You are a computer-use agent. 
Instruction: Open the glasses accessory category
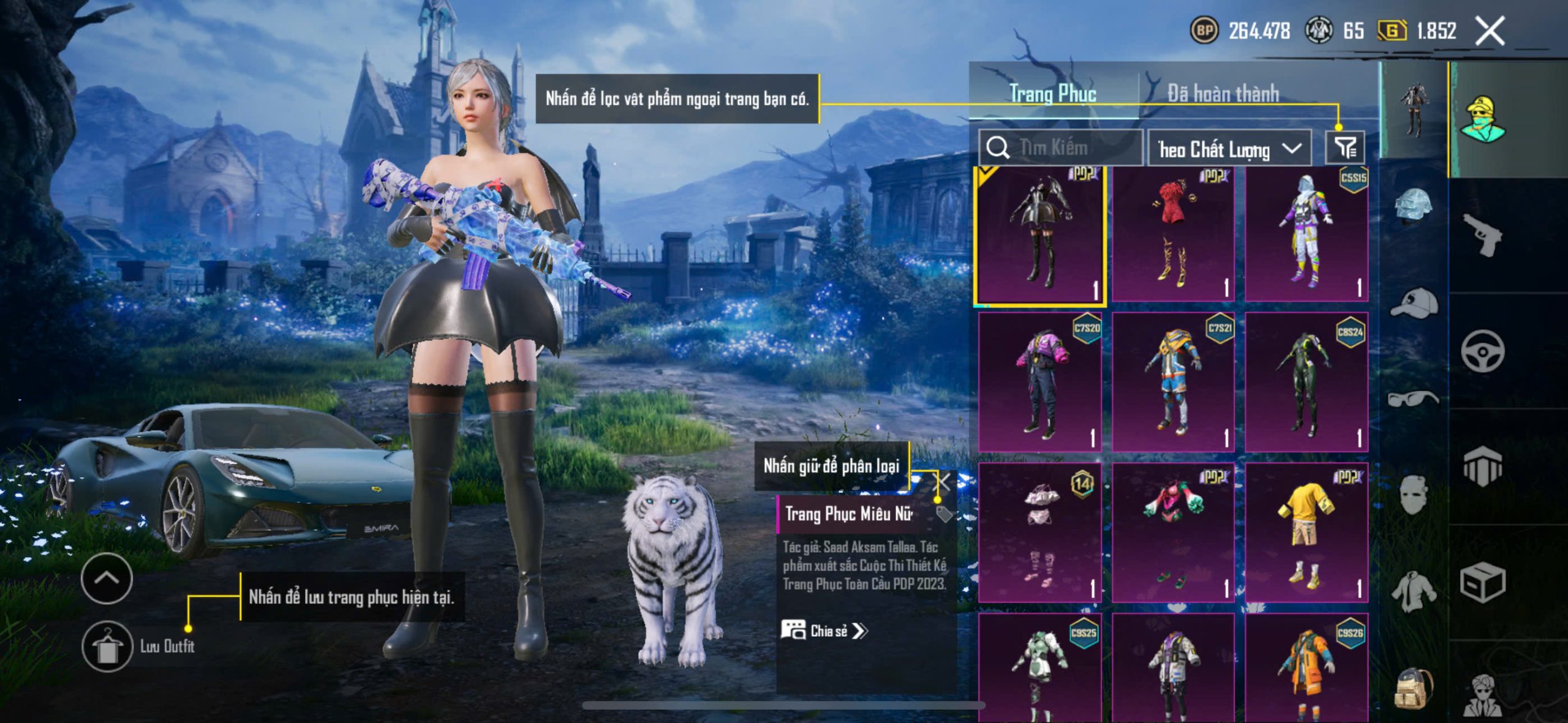[x=1414, y=399]
